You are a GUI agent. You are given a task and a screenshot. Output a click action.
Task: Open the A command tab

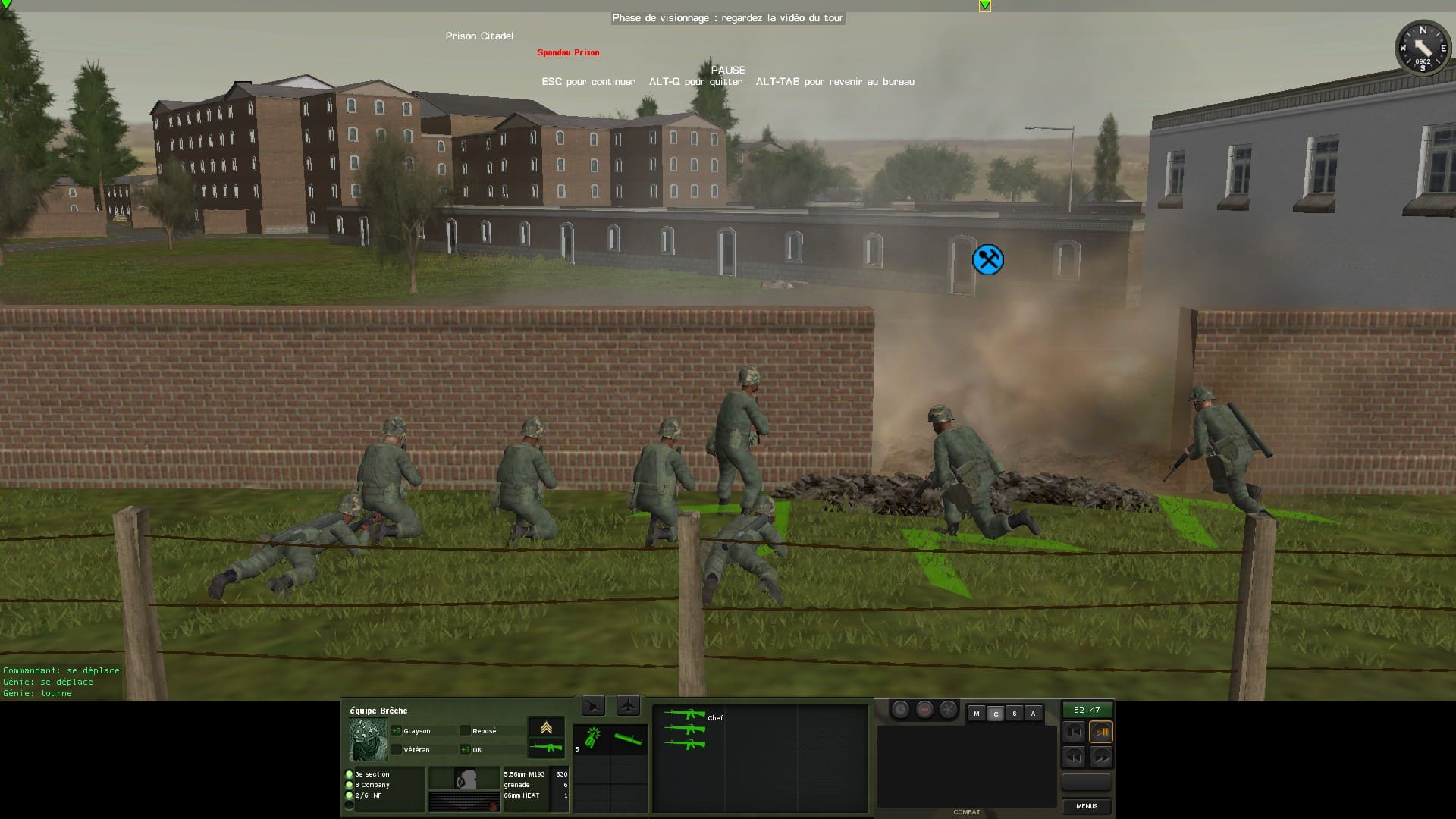(1033, 714)
